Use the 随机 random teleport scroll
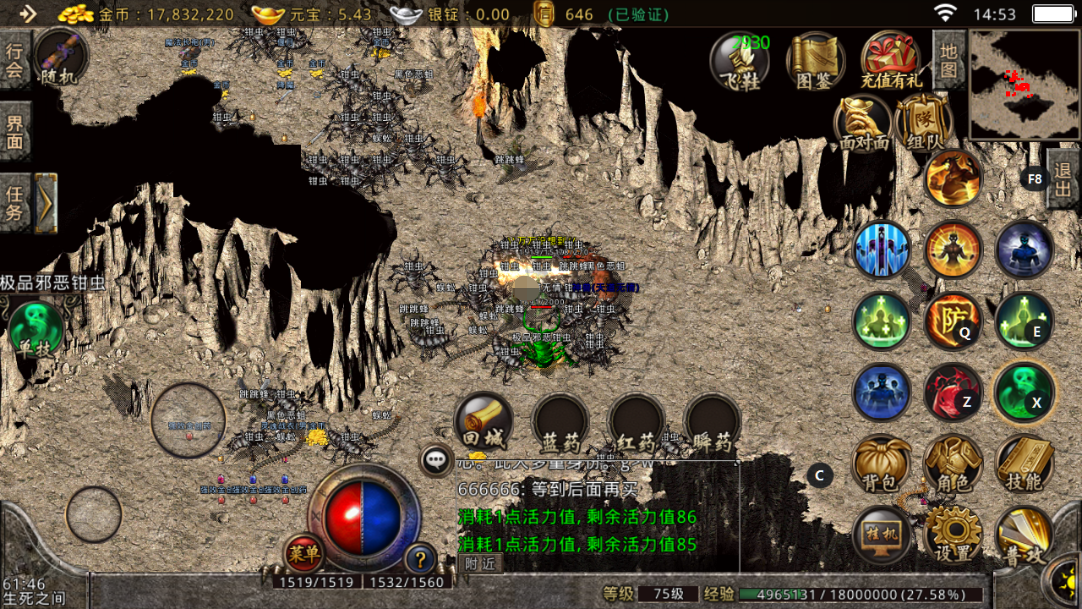 59,56
